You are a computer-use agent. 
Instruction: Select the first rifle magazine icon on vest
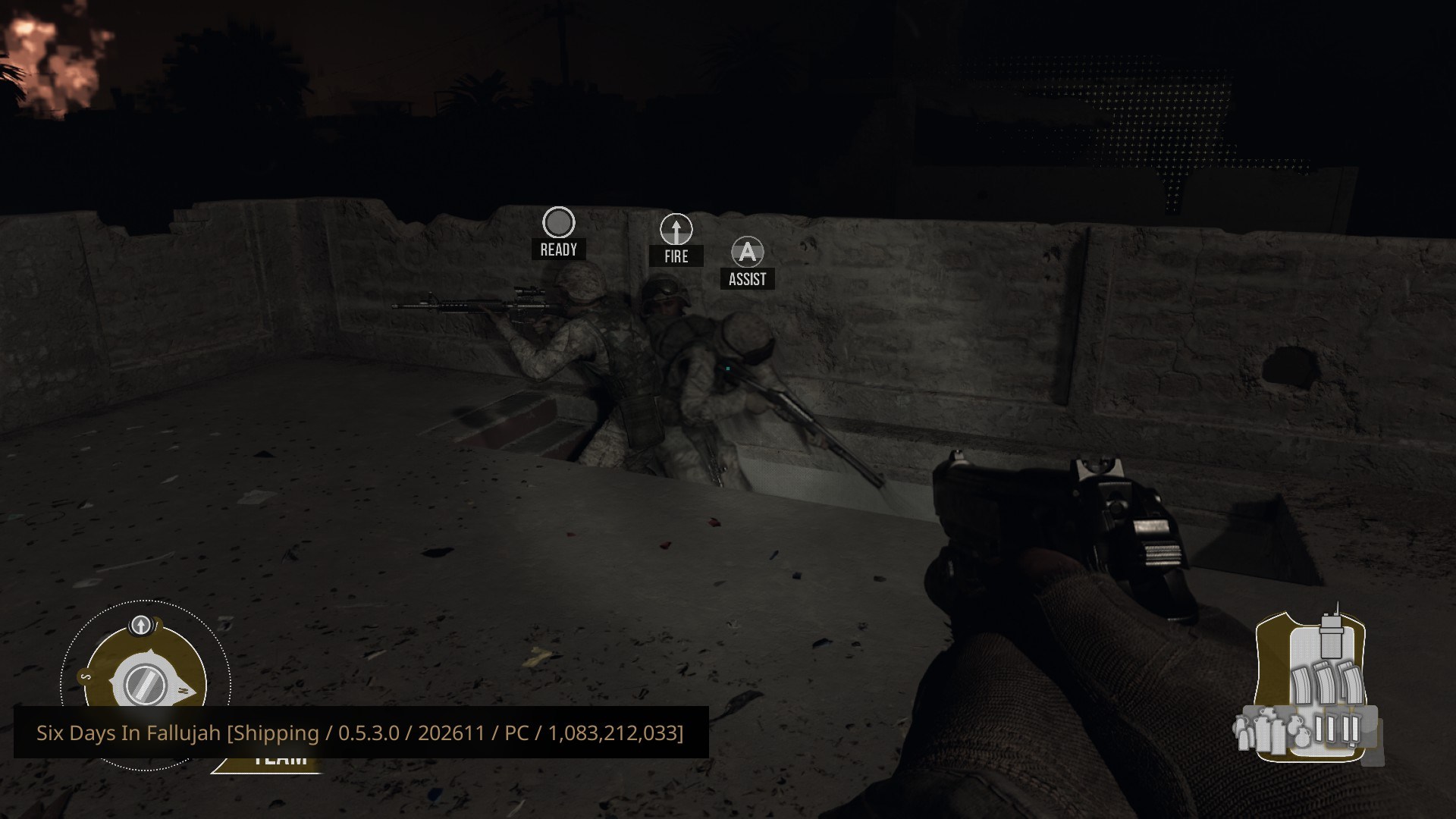click(1302, 687)
